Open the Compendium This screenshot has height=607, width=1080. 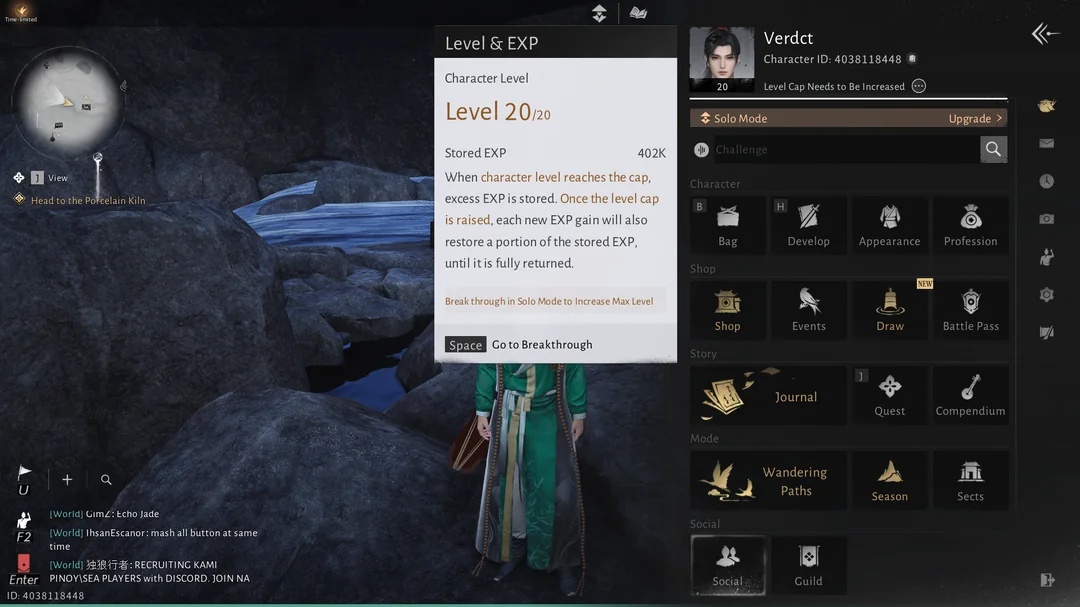(x=970, y=394)
